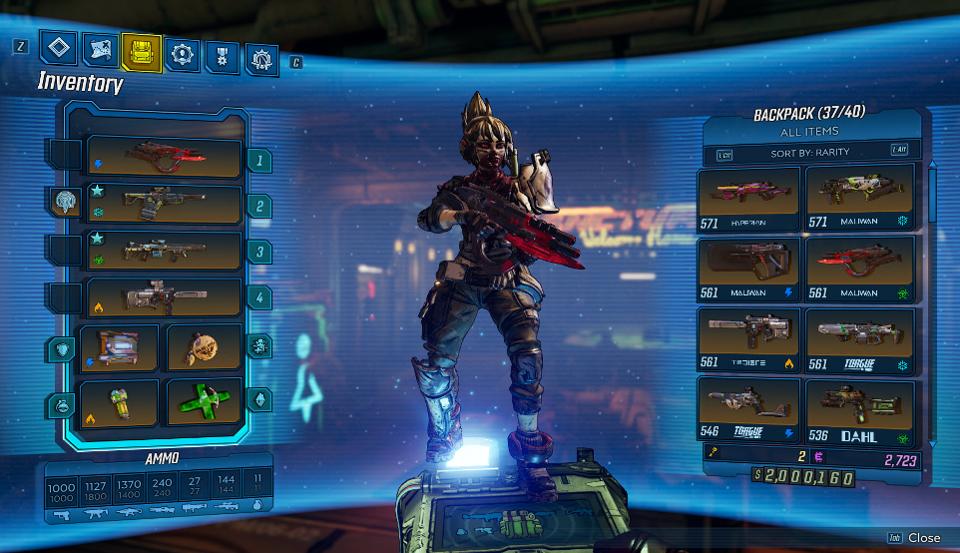The image size is (960, 553).
Task: Select the fire-element gun in weapon slot 4
Action: coord(165,297)
